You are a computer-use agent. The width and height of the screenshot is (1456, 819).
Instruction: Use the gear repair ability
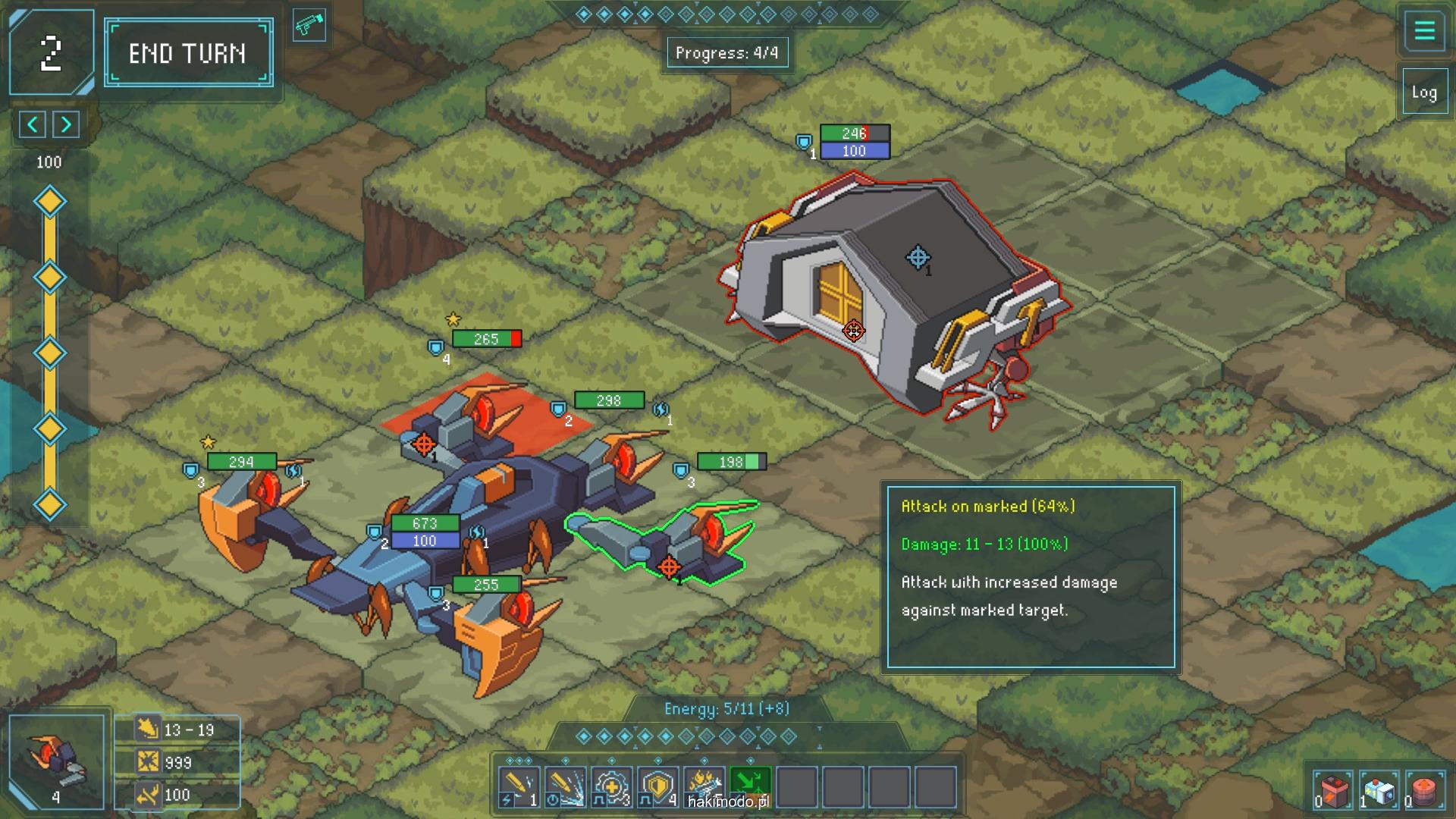click(611, 787)
